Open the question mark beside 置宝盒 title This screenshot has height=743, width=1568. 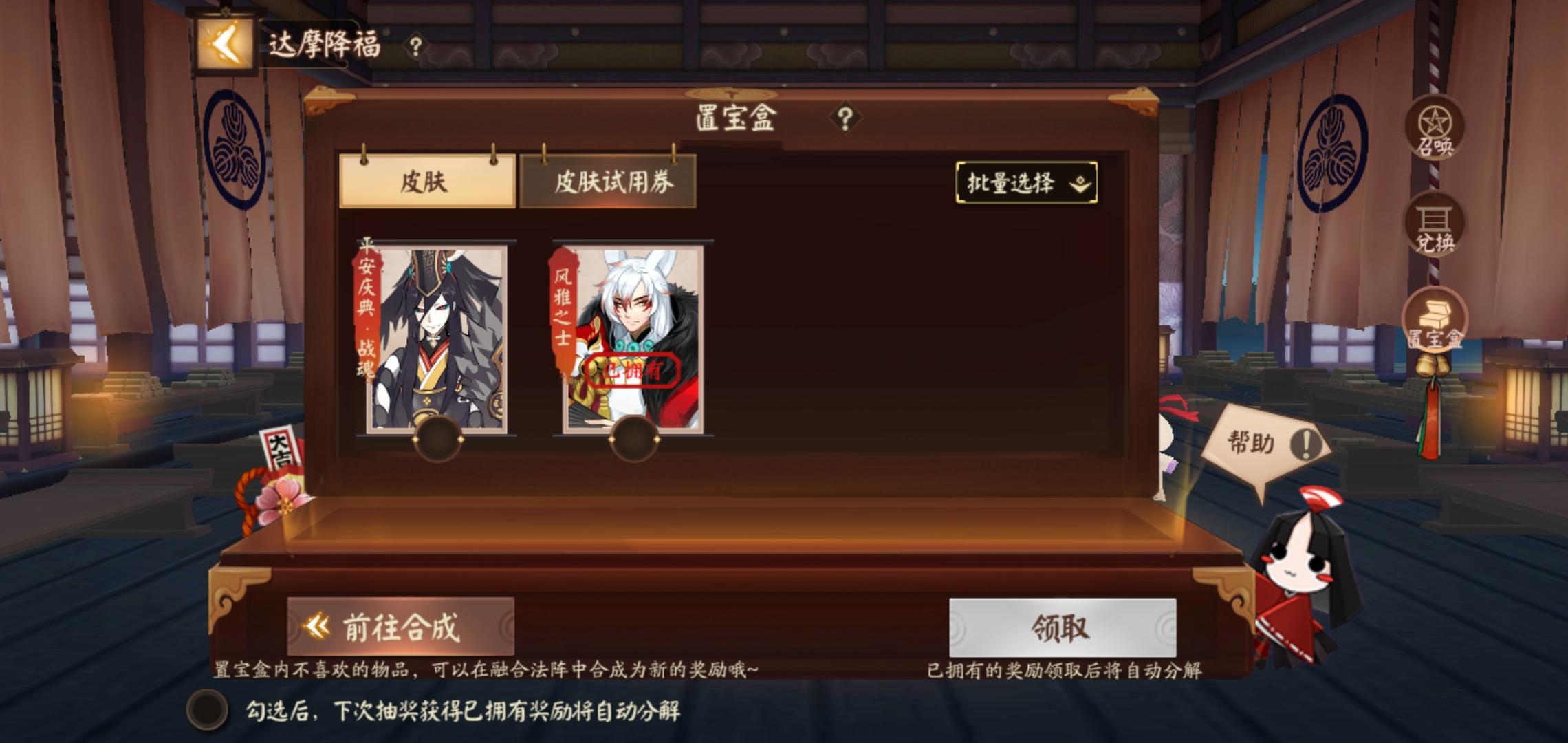click(x=844, y=115)
